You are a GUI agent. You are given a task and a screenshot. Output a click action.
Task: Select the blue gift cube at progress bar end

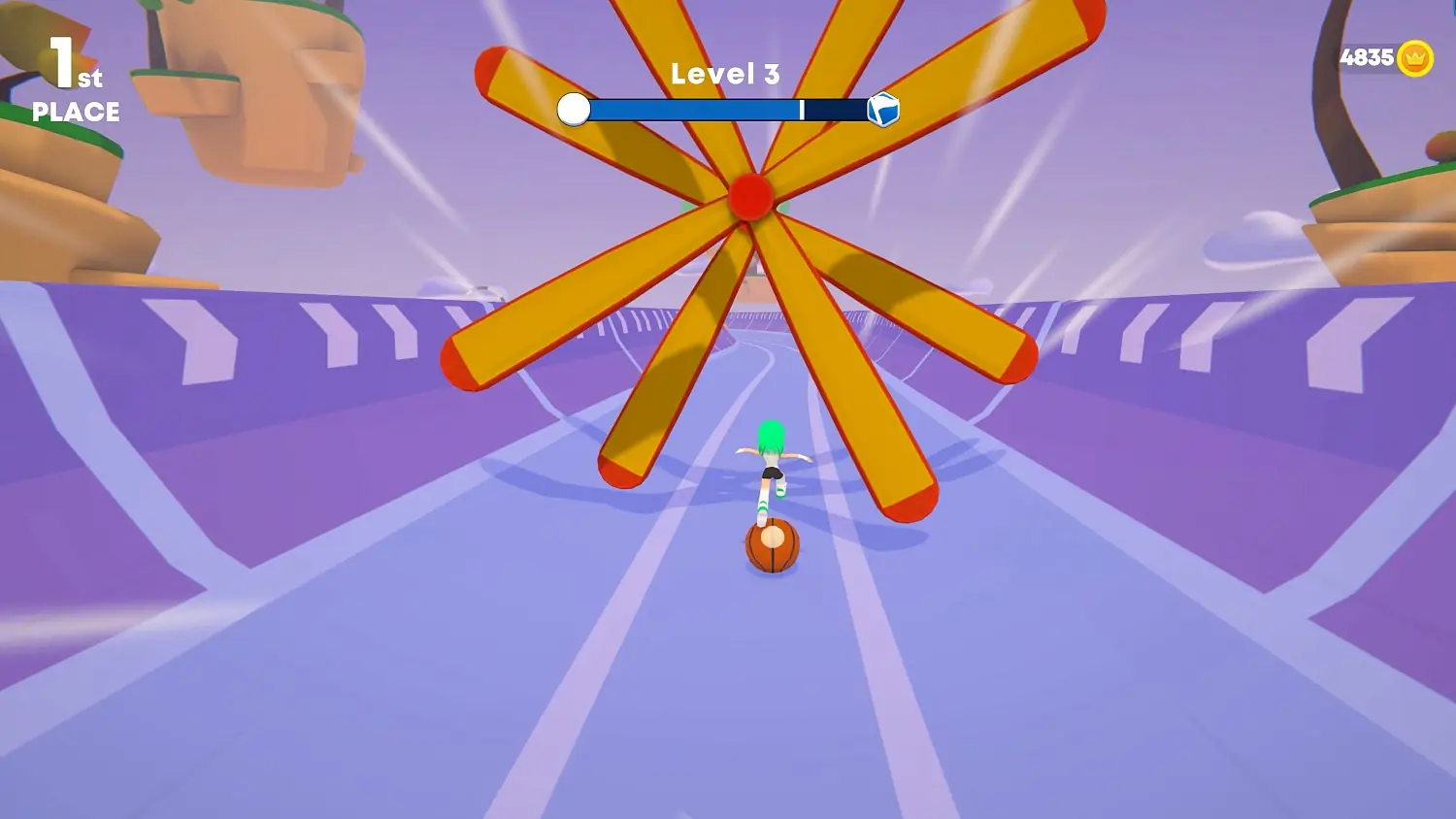[x=884, y=109]
